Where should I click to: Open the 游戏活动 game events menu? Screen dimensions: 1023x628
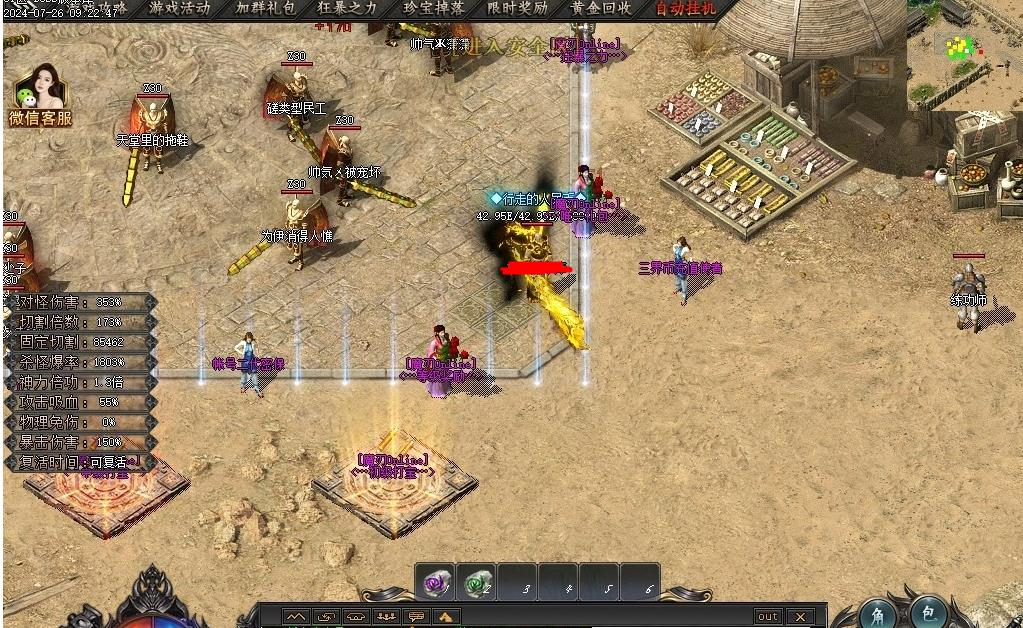pos(180,8)
